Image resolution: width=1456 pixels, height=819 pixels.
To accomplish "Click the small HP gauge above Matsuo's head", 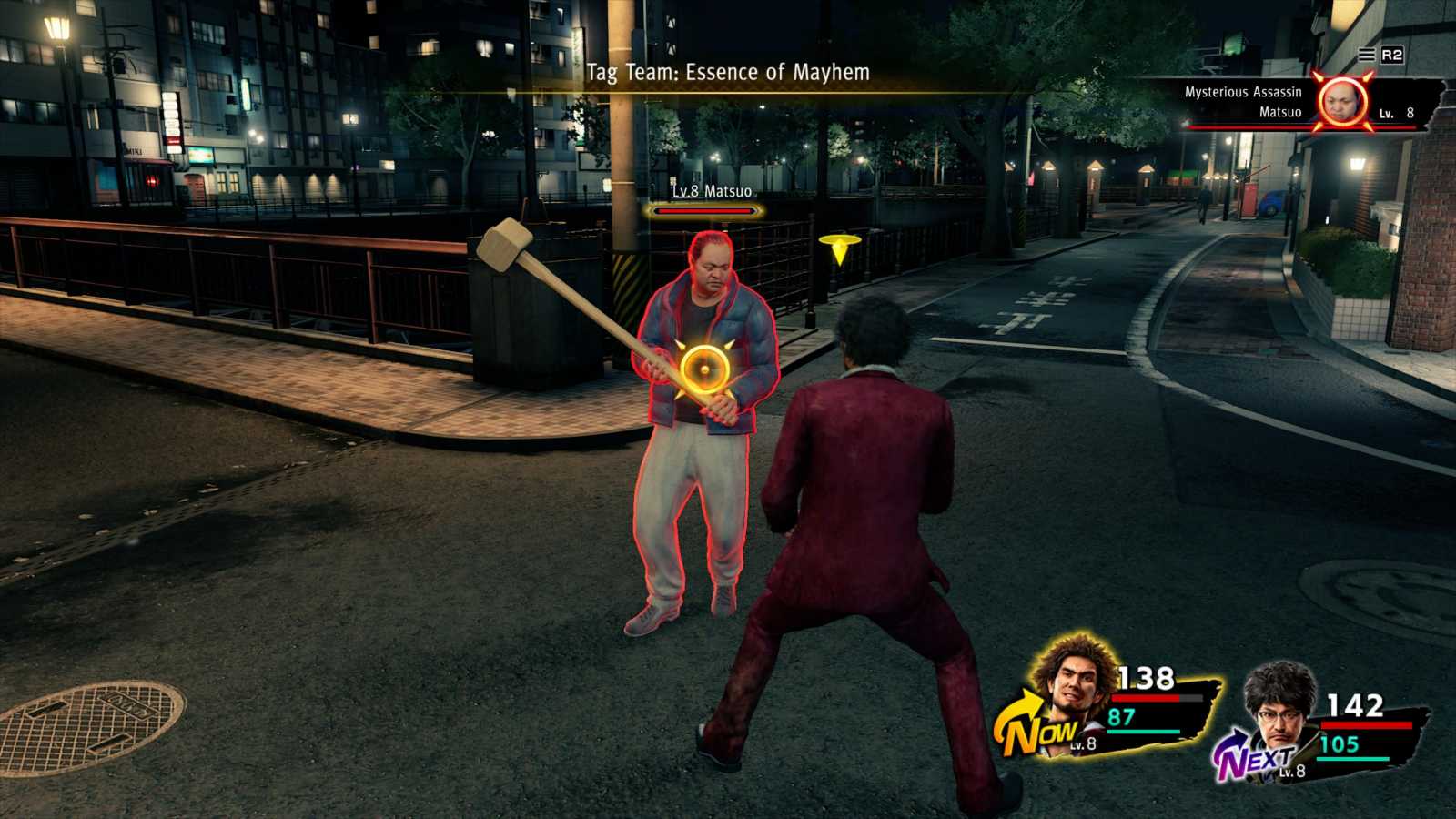I will (705, 210).
